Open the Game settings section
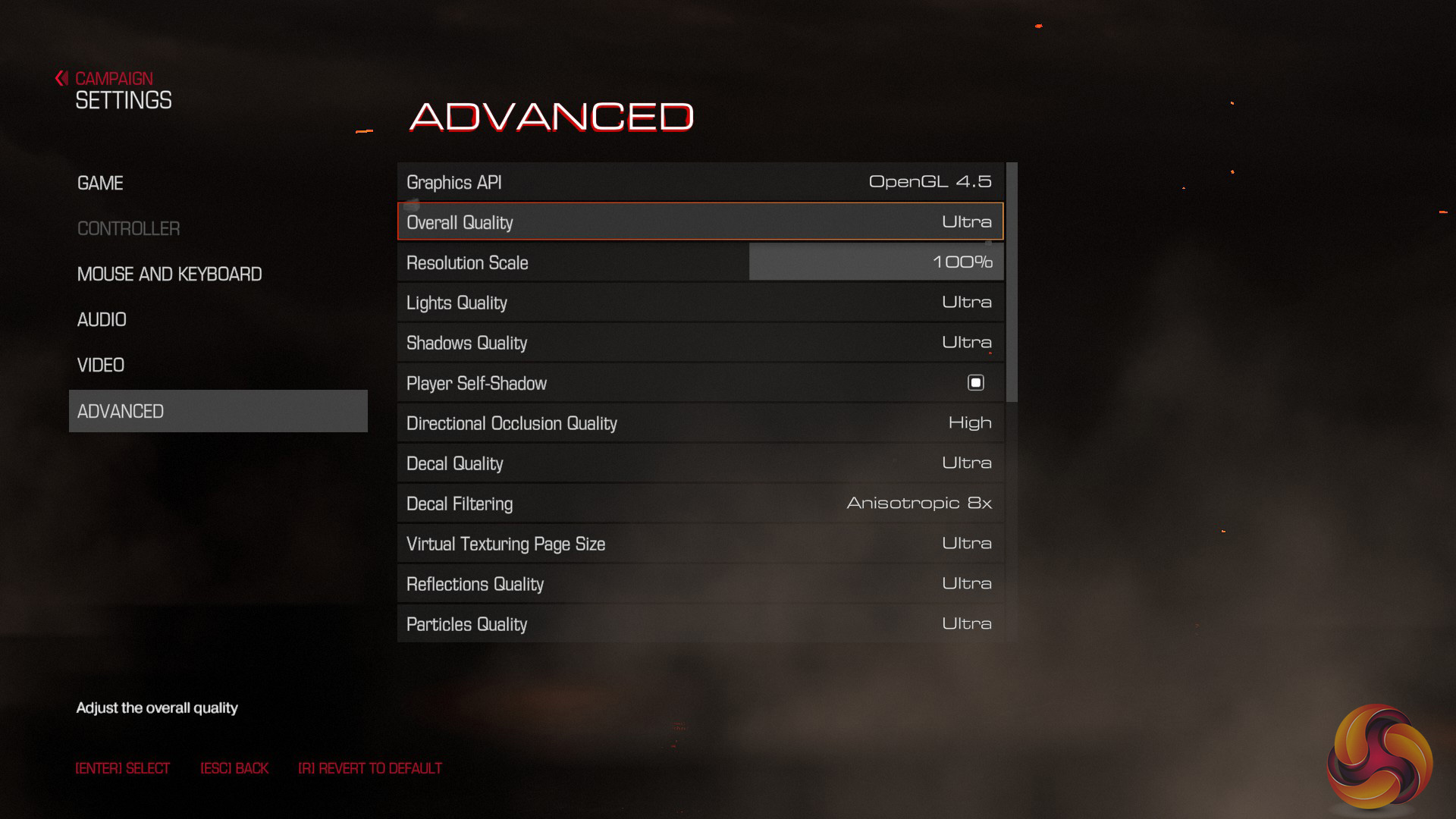 coord(100,184)
